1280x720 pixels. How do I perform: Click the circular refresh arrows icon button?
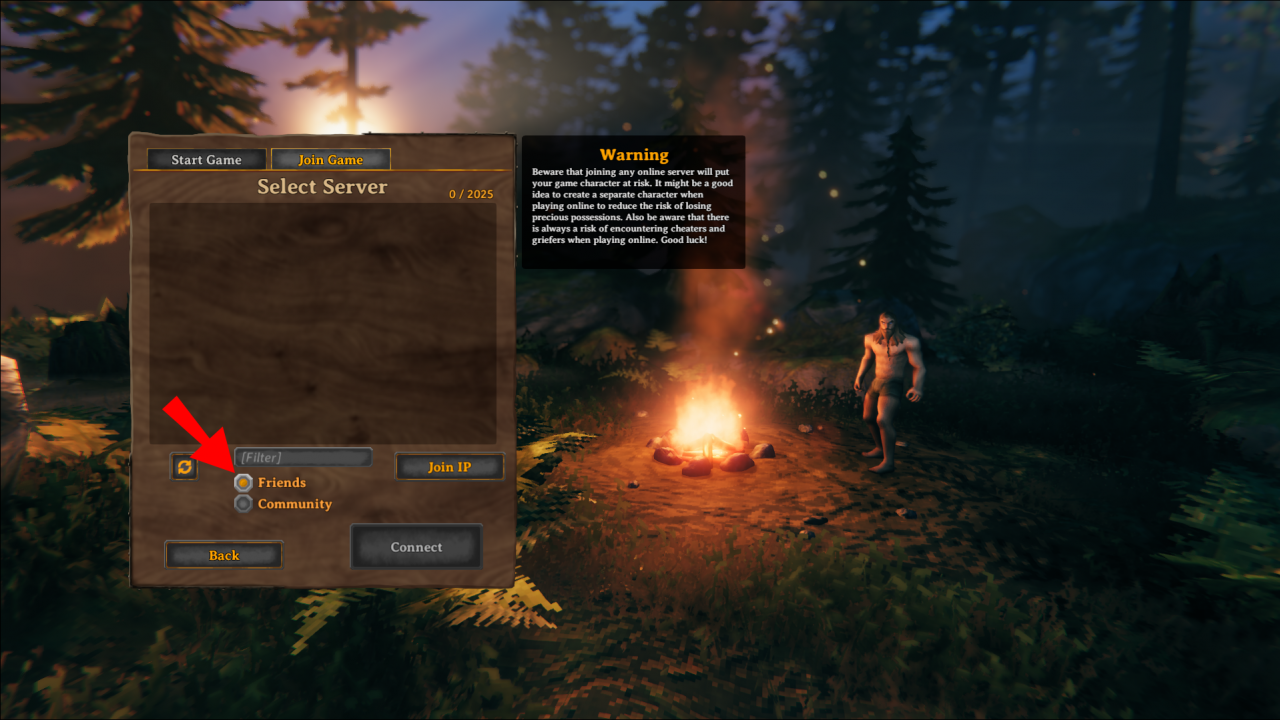pos(183,466)
